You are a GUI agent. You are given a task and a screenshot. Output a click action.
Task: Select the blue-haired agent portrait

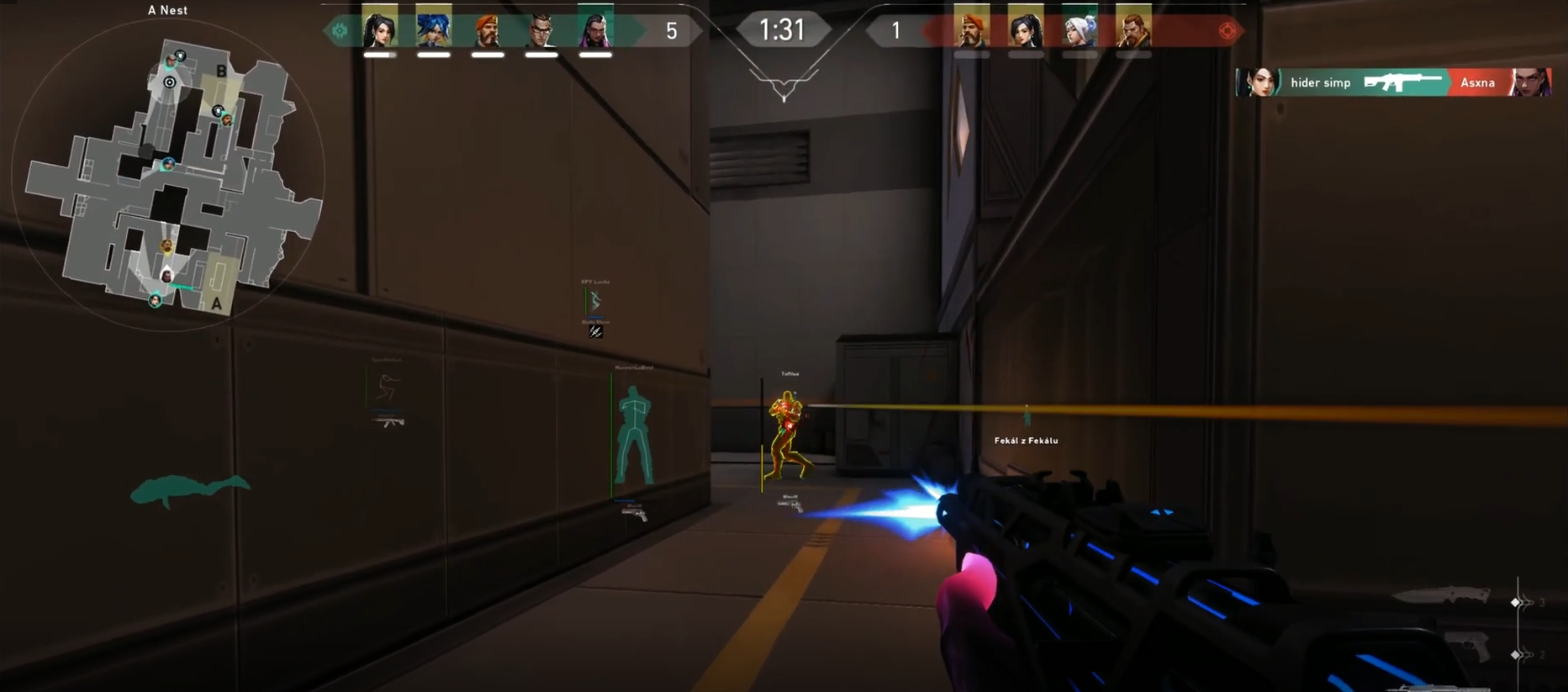click(434, 30)
